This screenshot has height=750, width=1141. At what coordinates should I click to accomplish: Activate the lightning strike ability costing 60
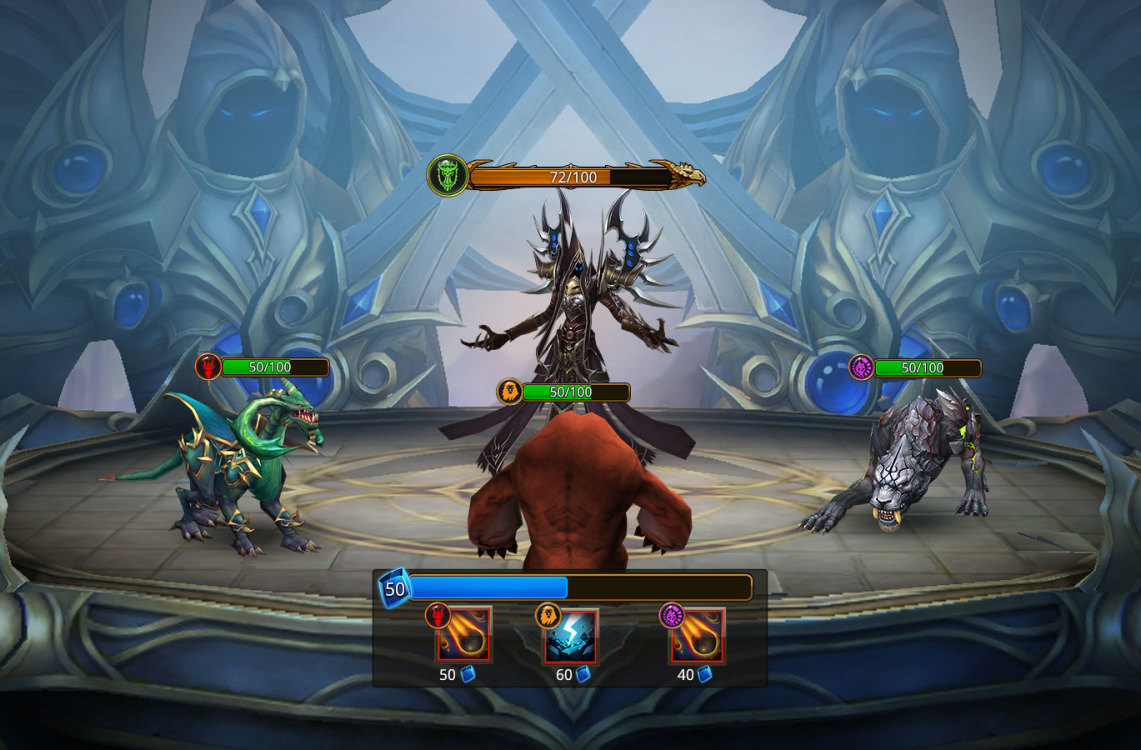570,636
